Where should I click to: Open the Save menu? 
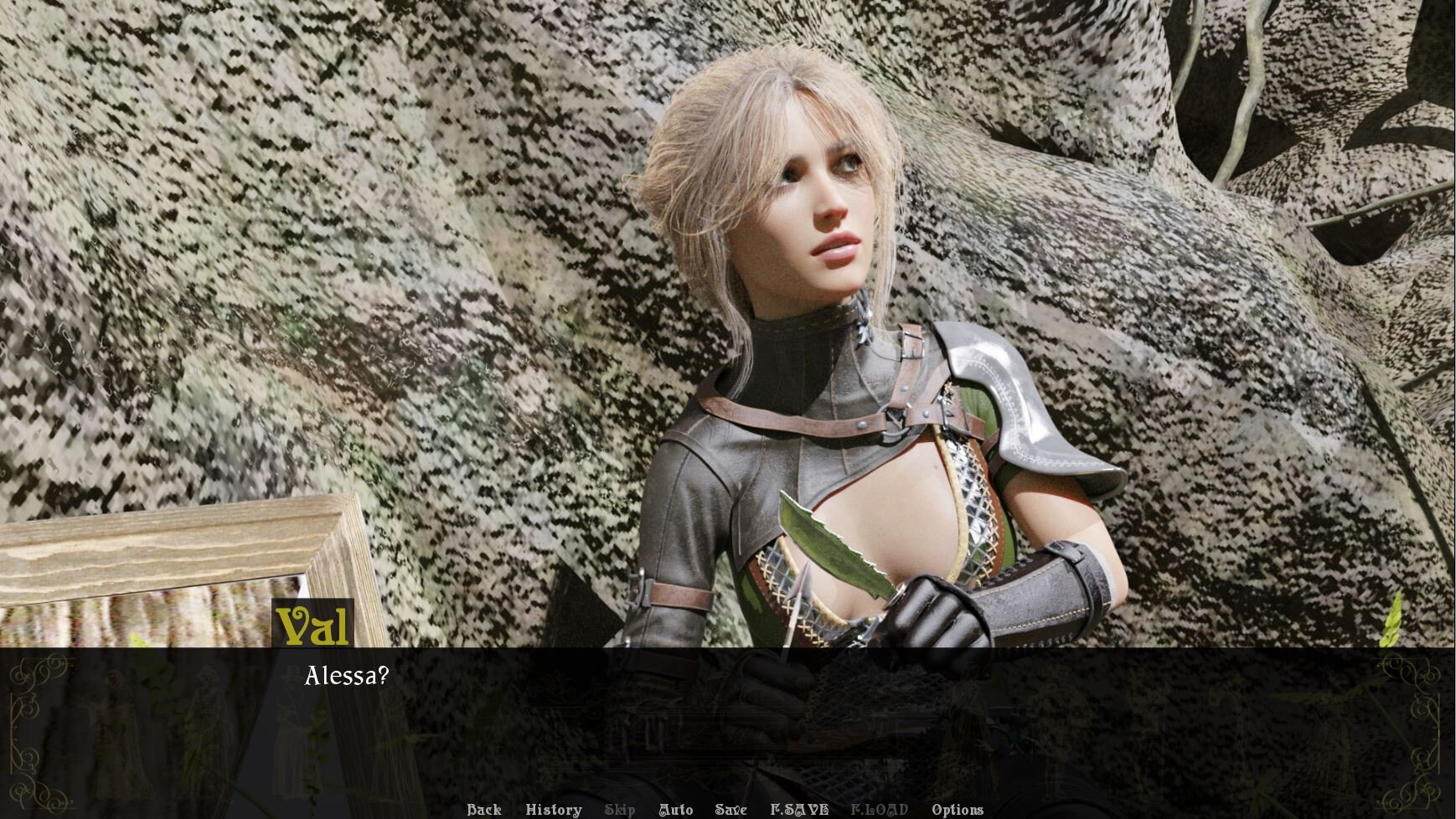tap(731, 809)
